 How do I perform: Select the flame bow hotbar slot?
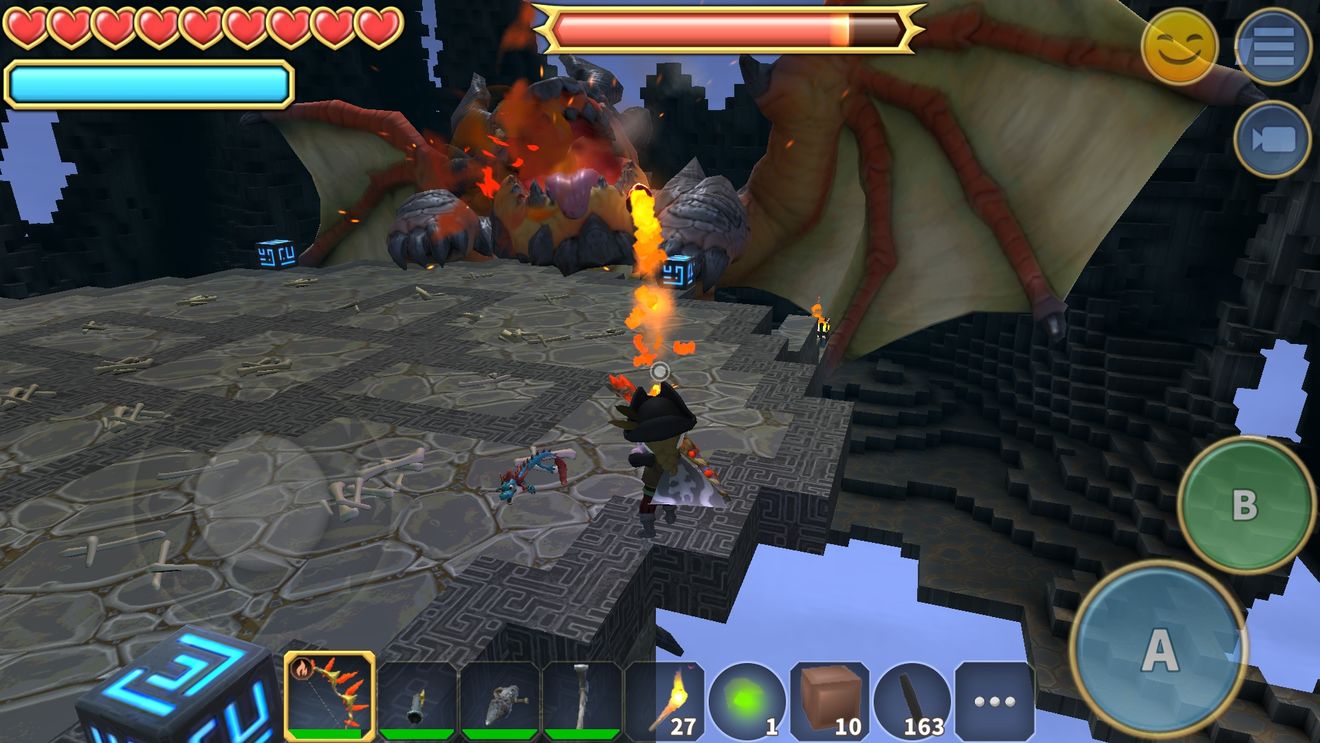330,696
